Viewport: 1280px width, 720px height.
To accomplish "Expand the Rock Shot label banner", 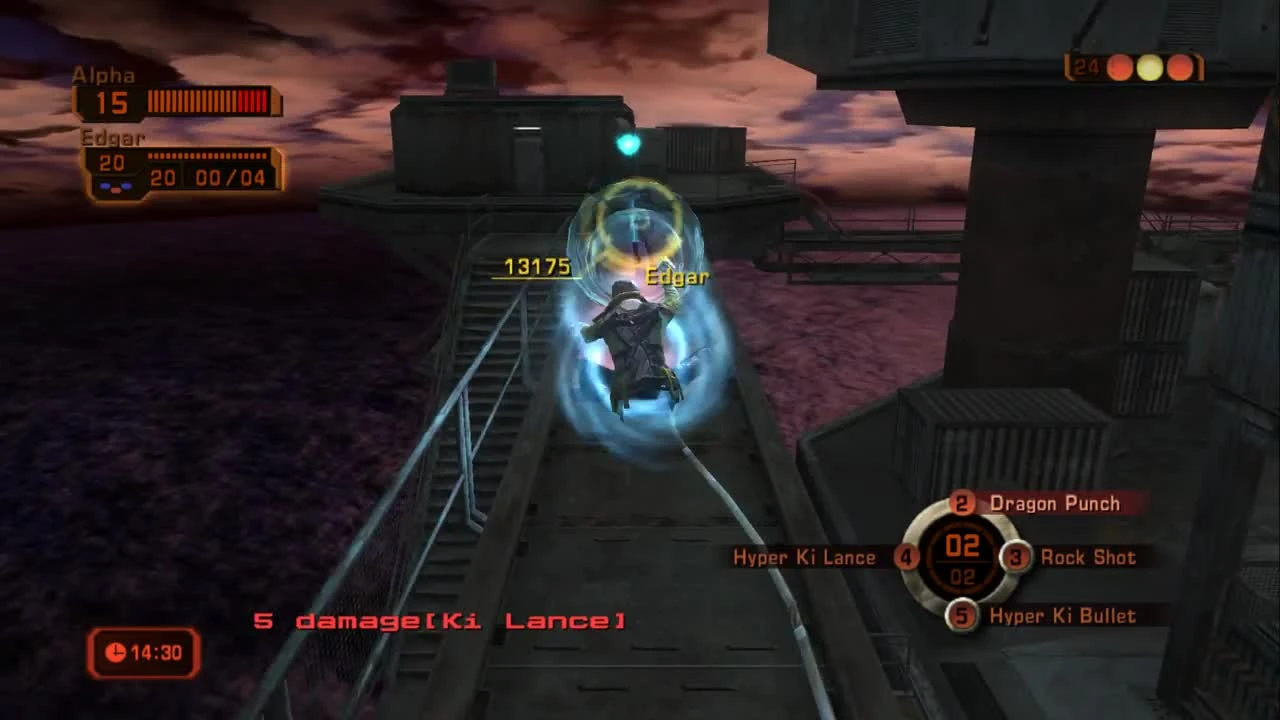I will (x=1090, y=558).
